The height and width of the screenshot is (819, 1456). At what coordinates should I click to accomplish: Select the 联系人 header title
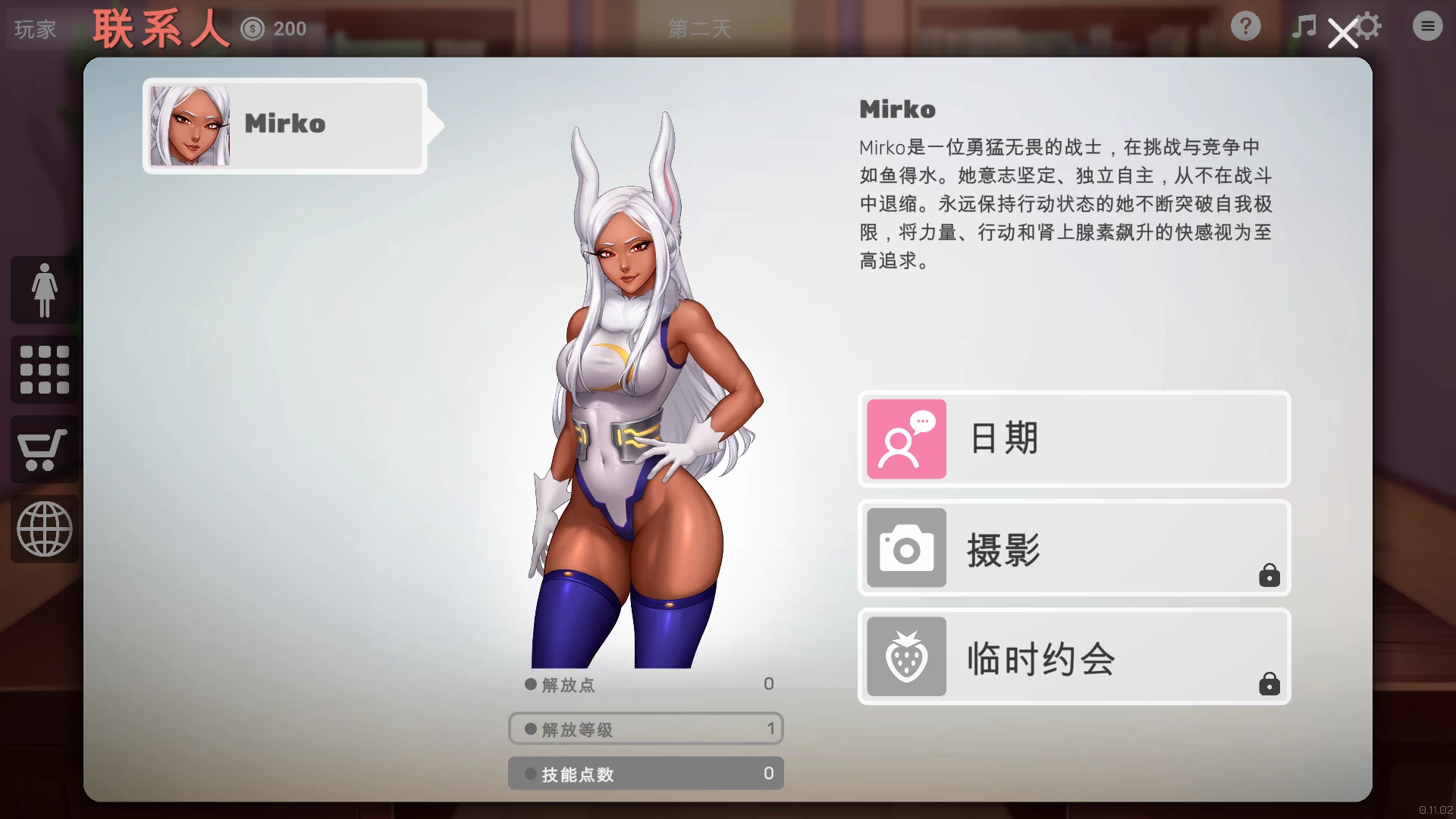pos(158,27)
